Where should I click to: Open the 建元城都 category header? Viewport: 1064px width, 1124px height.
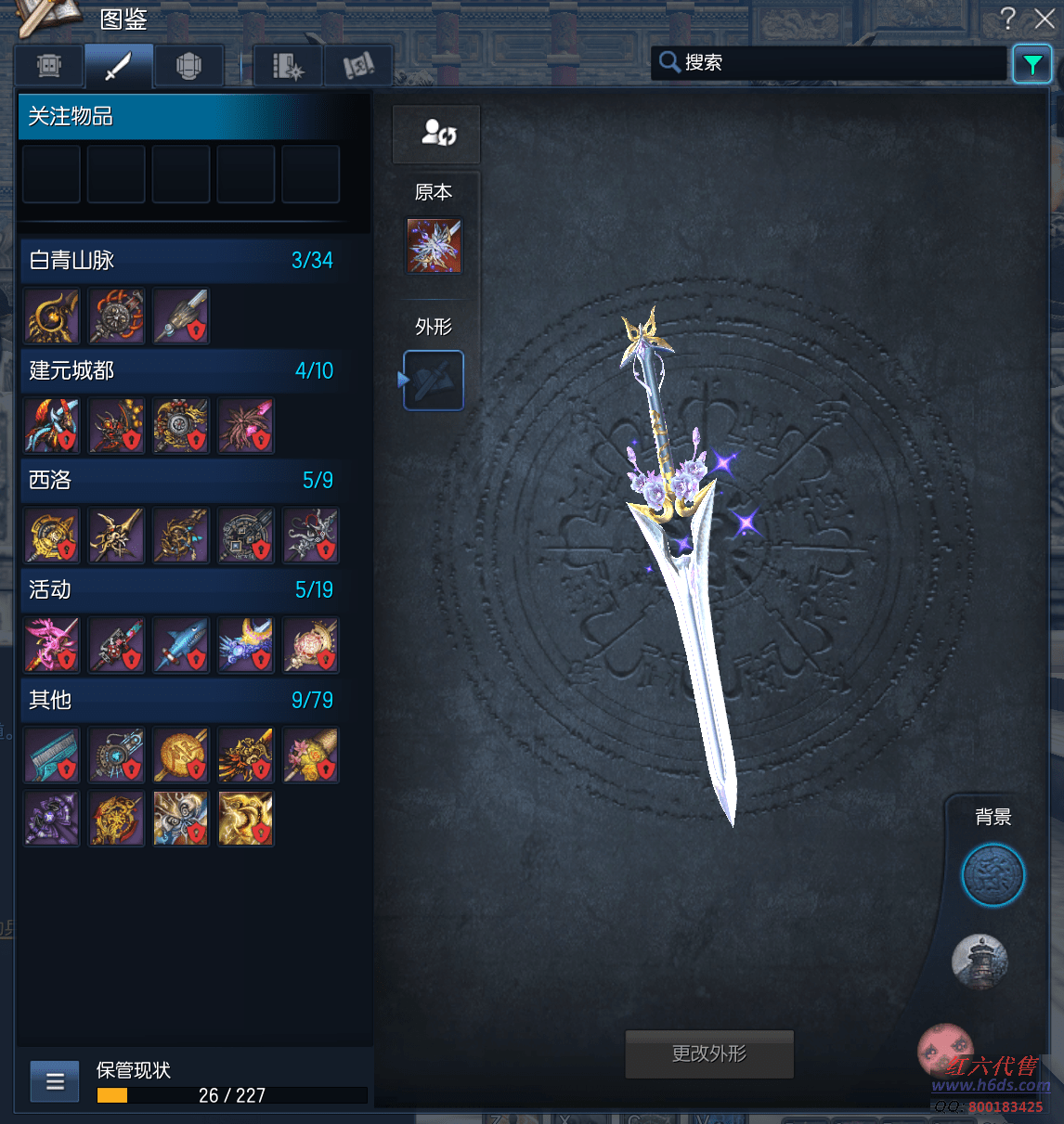182,370
